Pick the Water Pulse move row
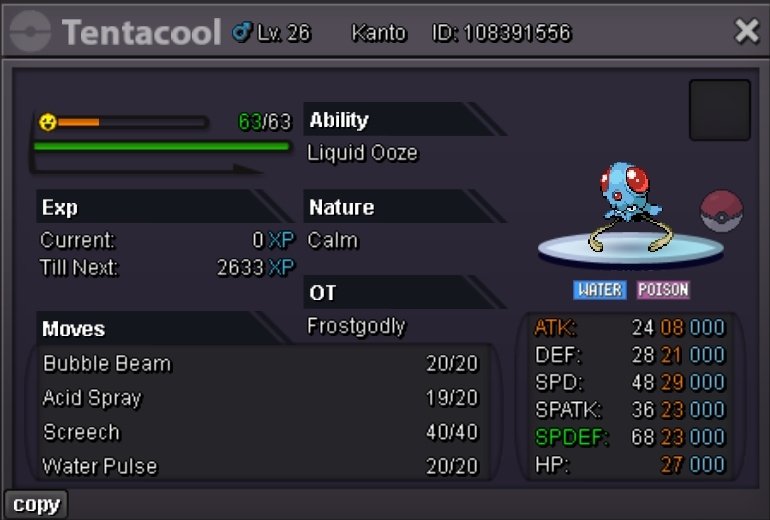The image size is (770, 520). pyautogui.click(x=260, y=466)
